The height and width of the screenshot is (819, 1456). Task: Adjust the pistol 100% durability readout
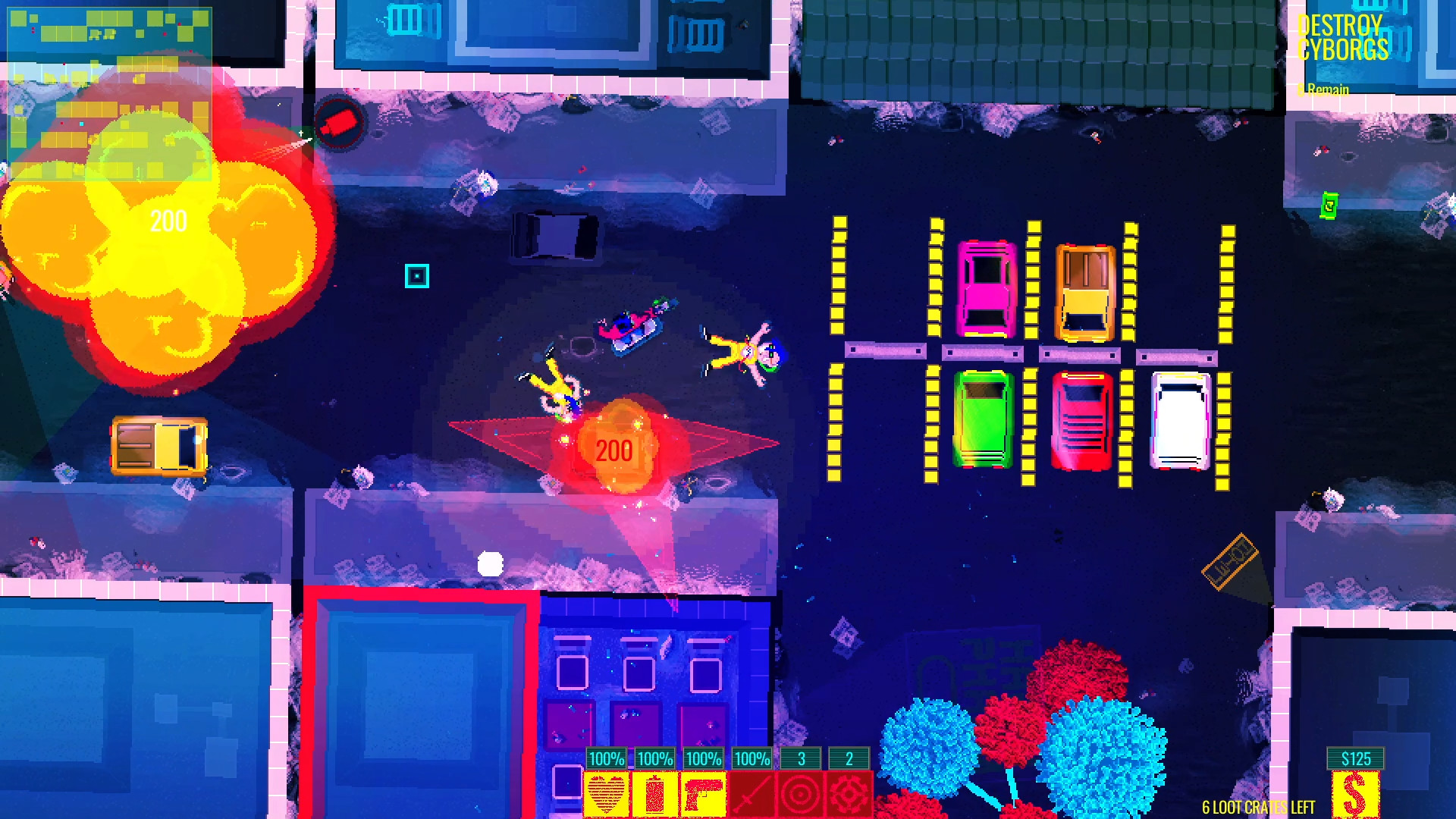tap(703, 757)
